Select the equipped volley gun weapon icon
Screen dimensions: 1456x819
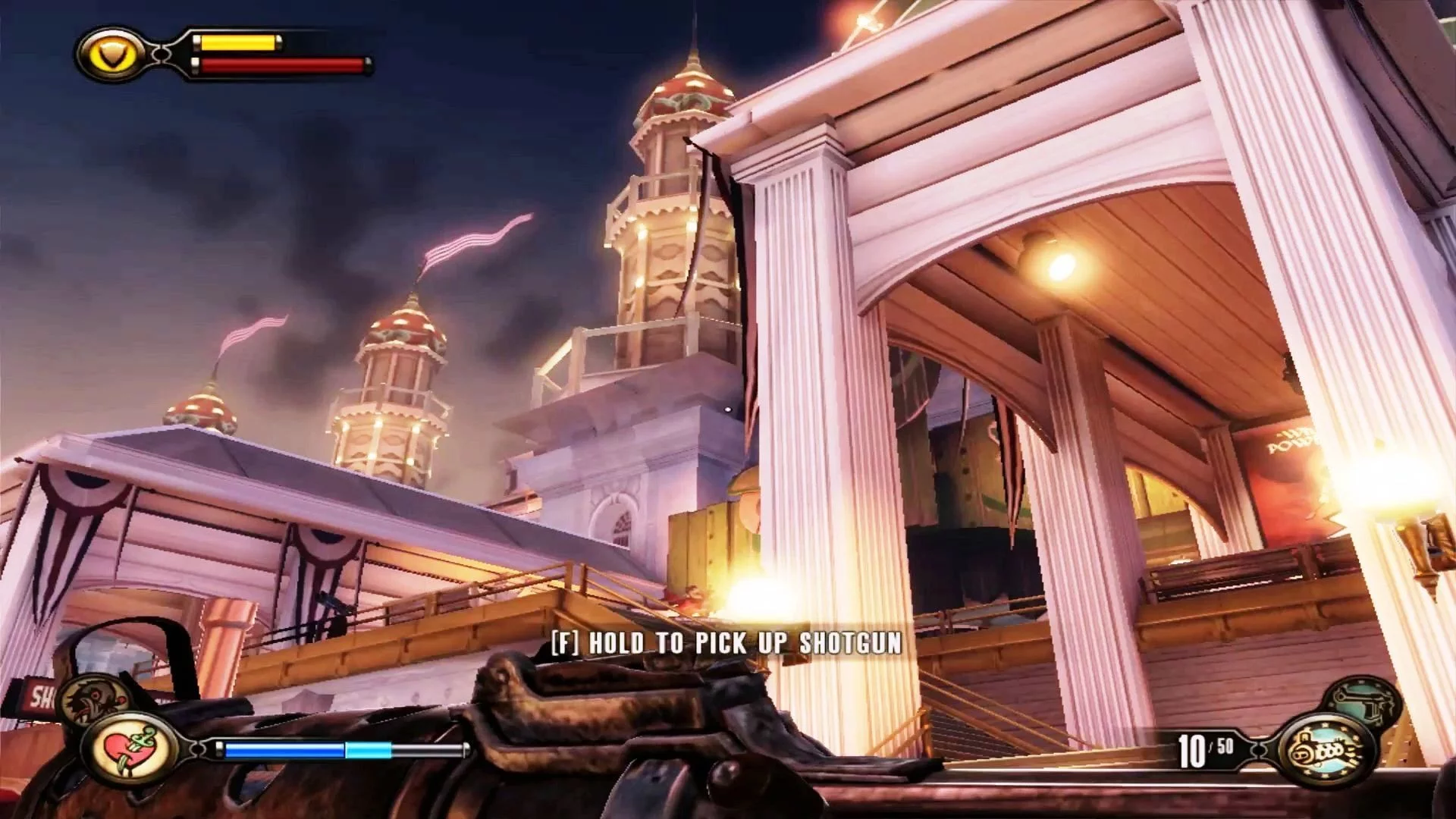1326,751
